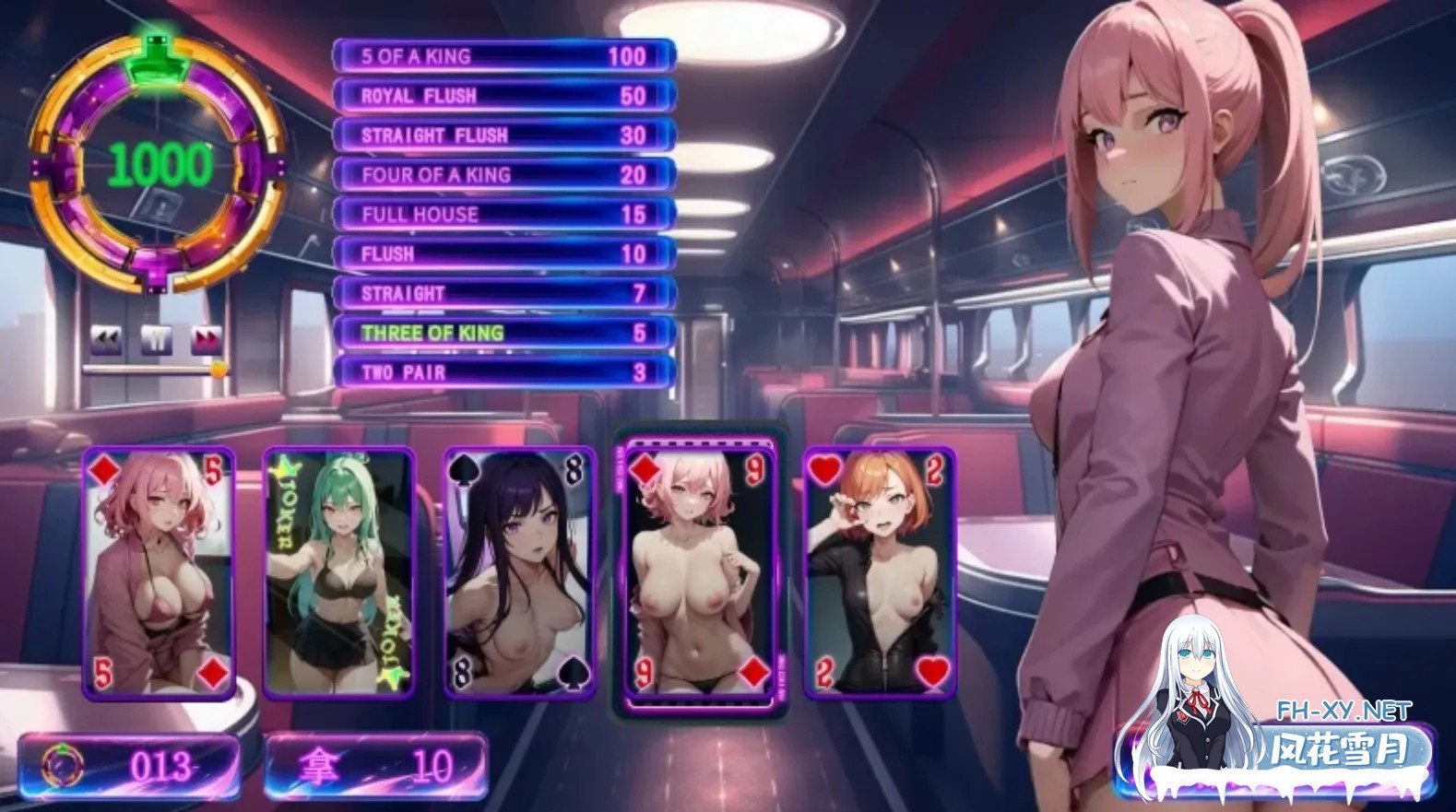Viewport: 1456px width, 812px height.
Task: Click the orange speed slider knob
Action: coord(219,370)
